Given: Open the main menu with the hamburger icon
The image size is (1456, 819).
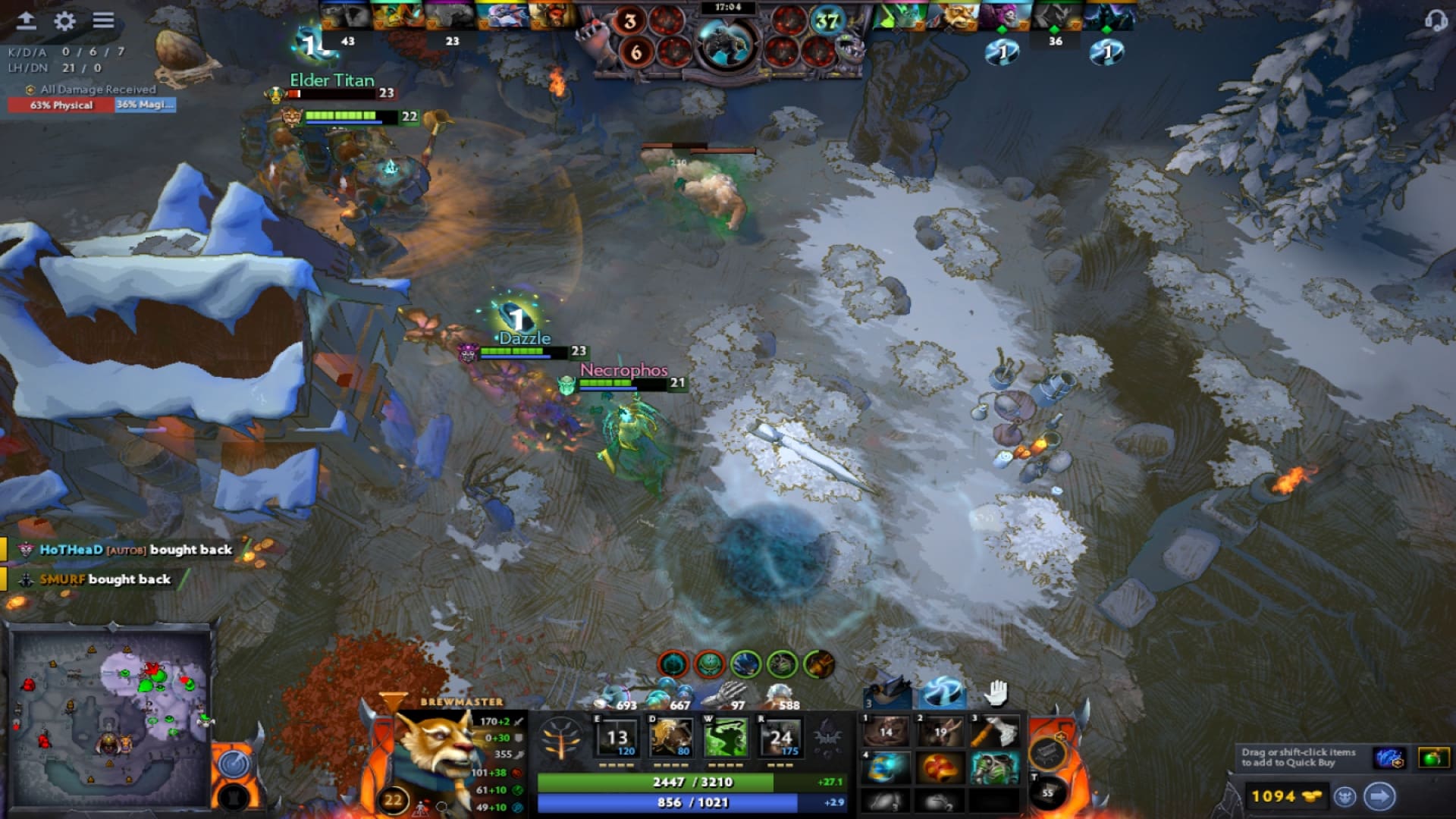Looking at the screenshot, I should point(102,21).
